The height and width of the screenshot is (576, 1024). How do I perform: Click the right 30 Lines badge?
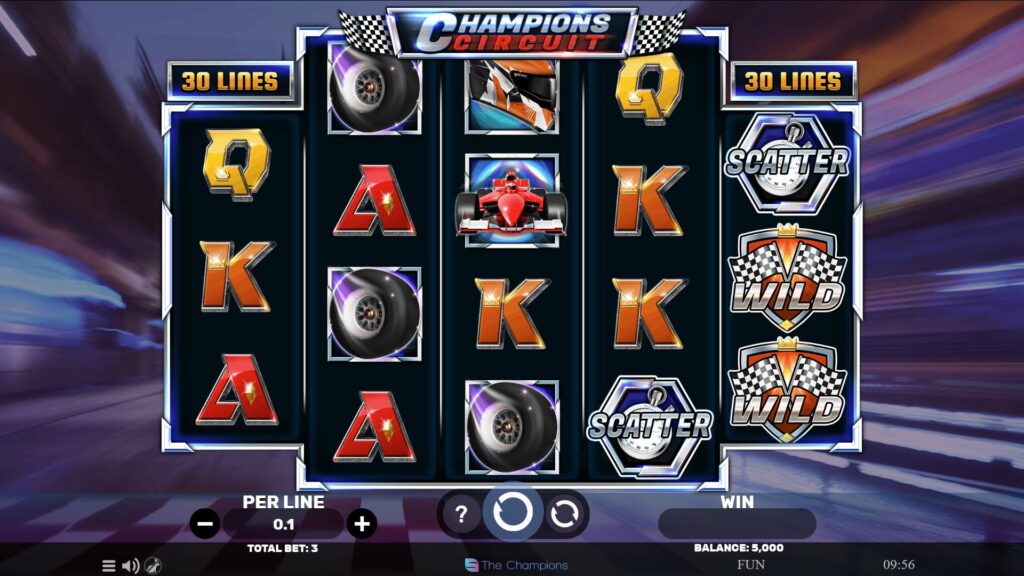pyautogui.click(x=793, y=82)
